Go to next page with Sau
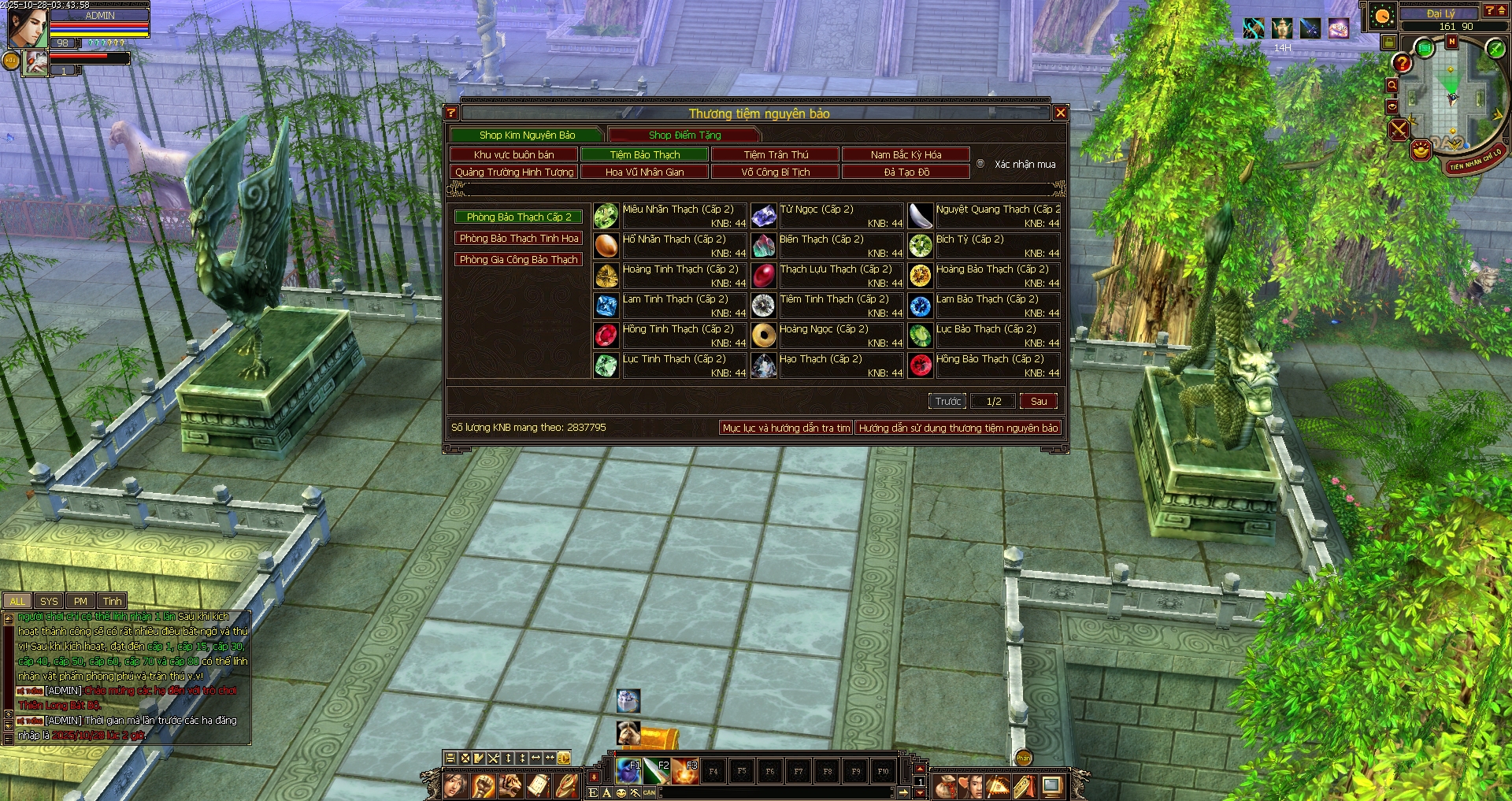The image size is (1512, 801). pyautogui.click(x=1038, y=401)
